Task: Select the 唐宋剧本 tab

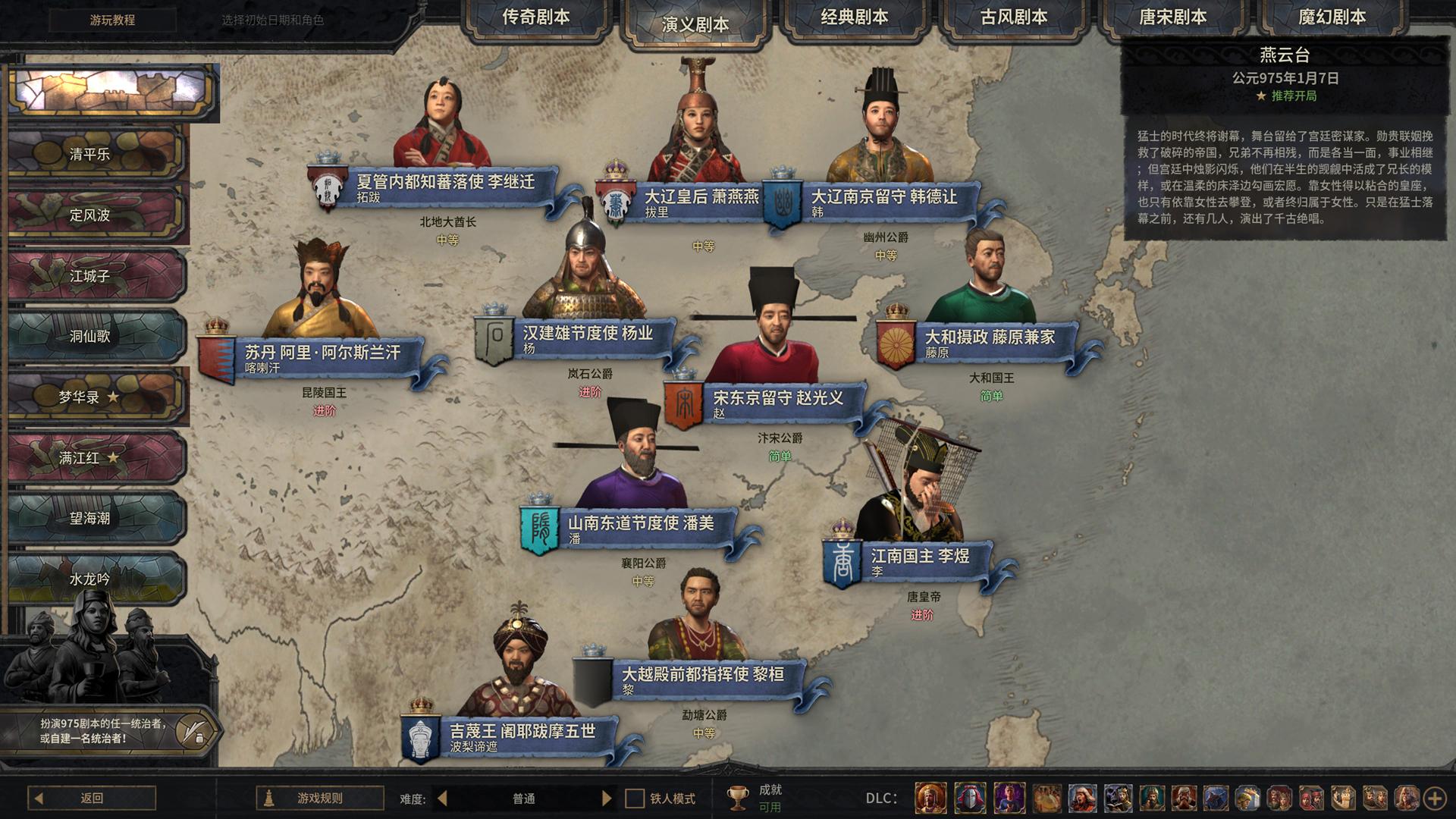Action: [1172, 18]
